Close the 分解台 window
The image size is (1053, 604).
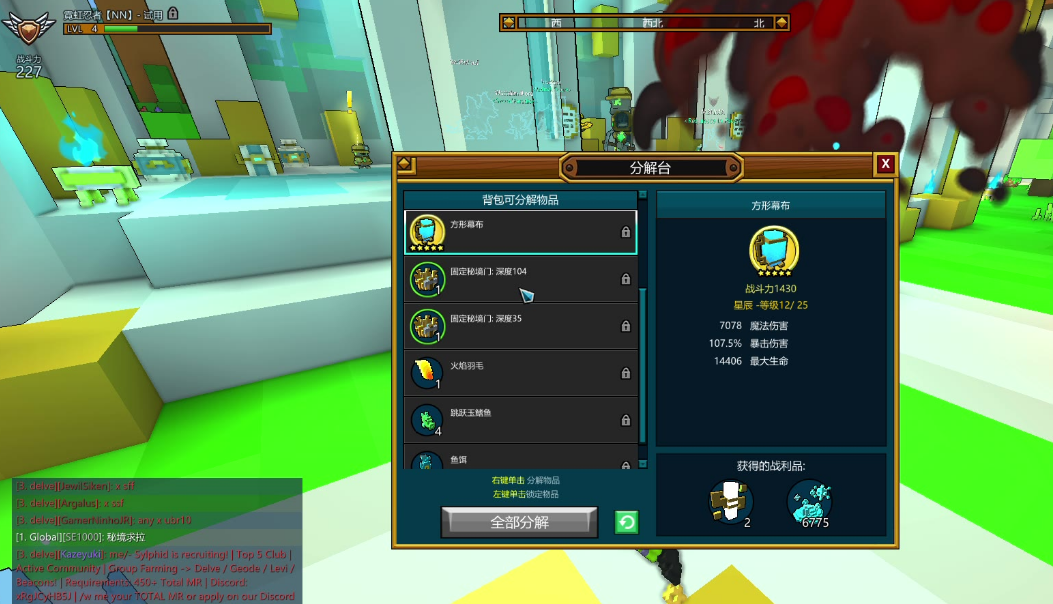pyautogui.click(x=885, y=164)
